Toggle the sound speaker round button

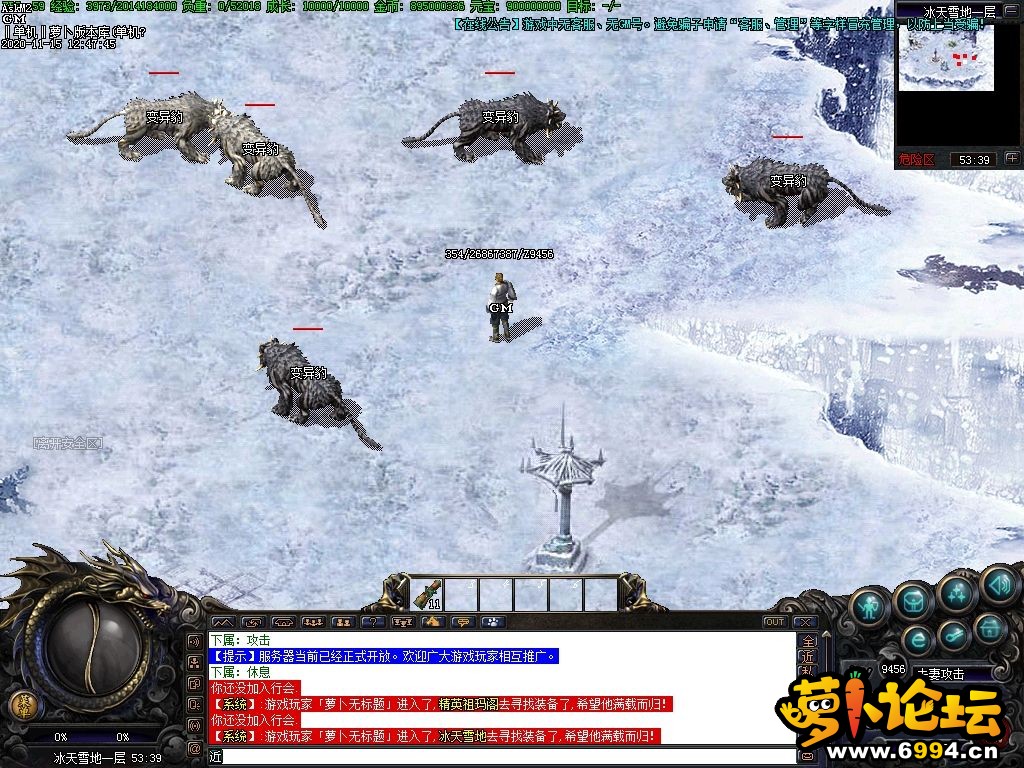(998, 583)
